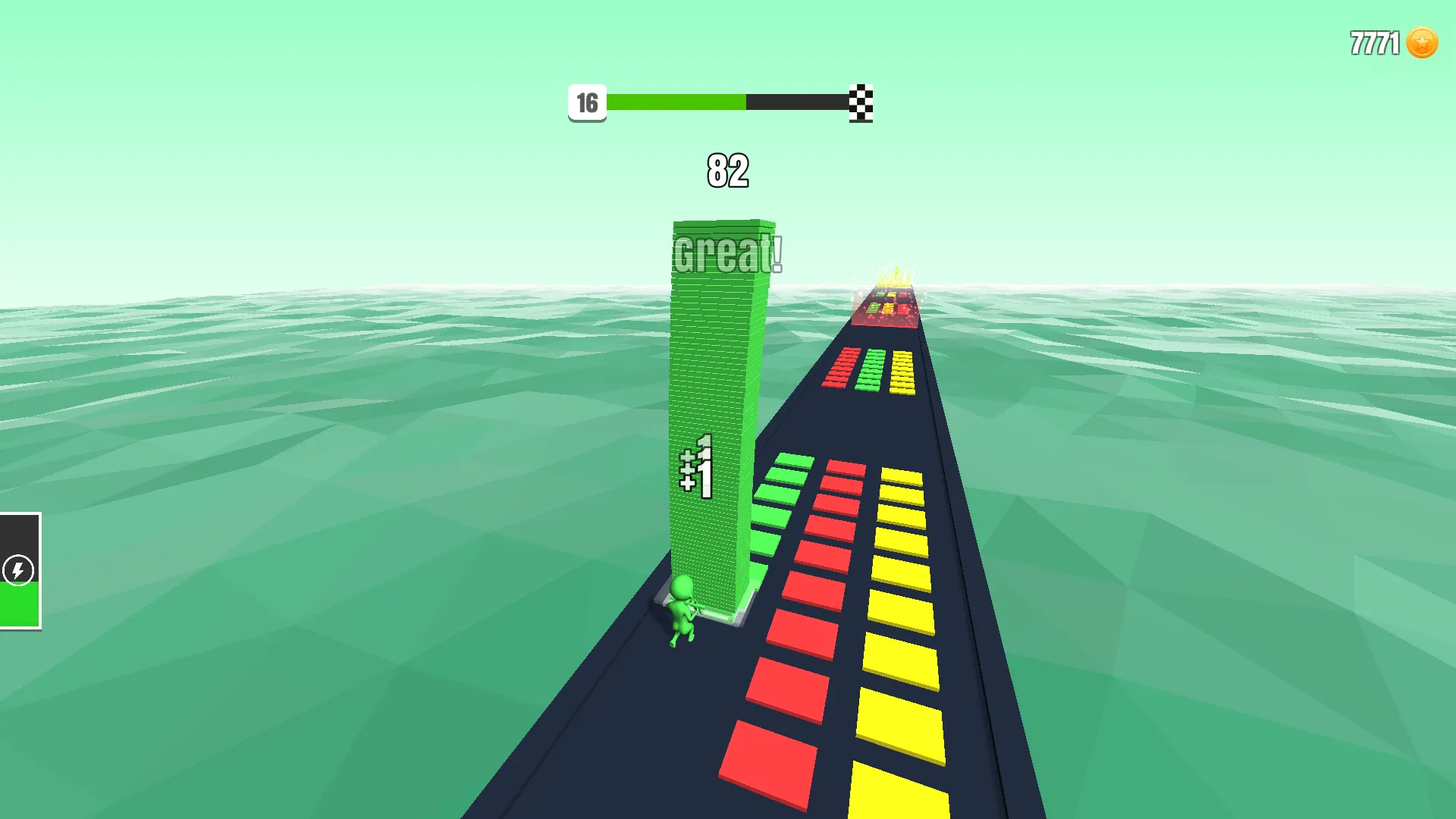Tap the coin total 7771
1456x819 pixels.
[1373, 43]
